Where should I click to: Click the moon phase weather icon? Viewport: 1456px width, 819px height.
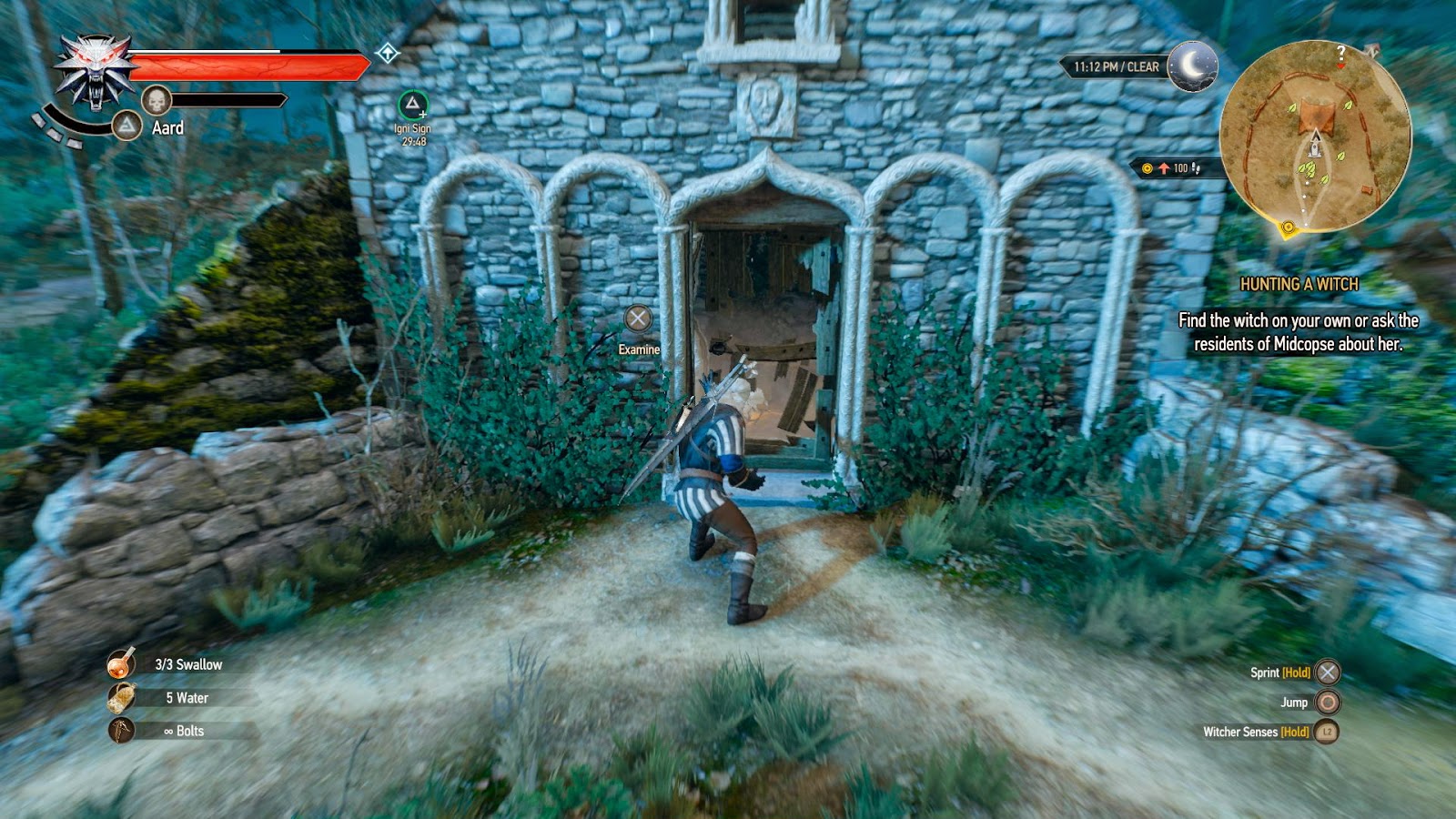1194,65
